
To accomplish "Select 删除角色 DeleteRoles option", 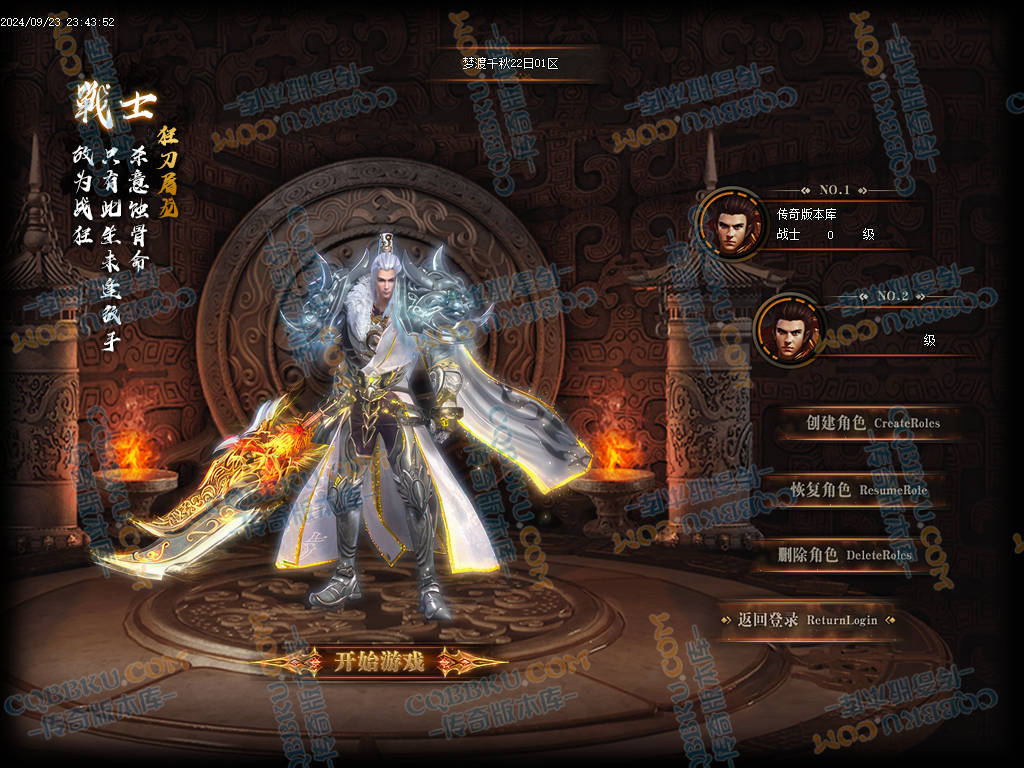I will (844, 555).
